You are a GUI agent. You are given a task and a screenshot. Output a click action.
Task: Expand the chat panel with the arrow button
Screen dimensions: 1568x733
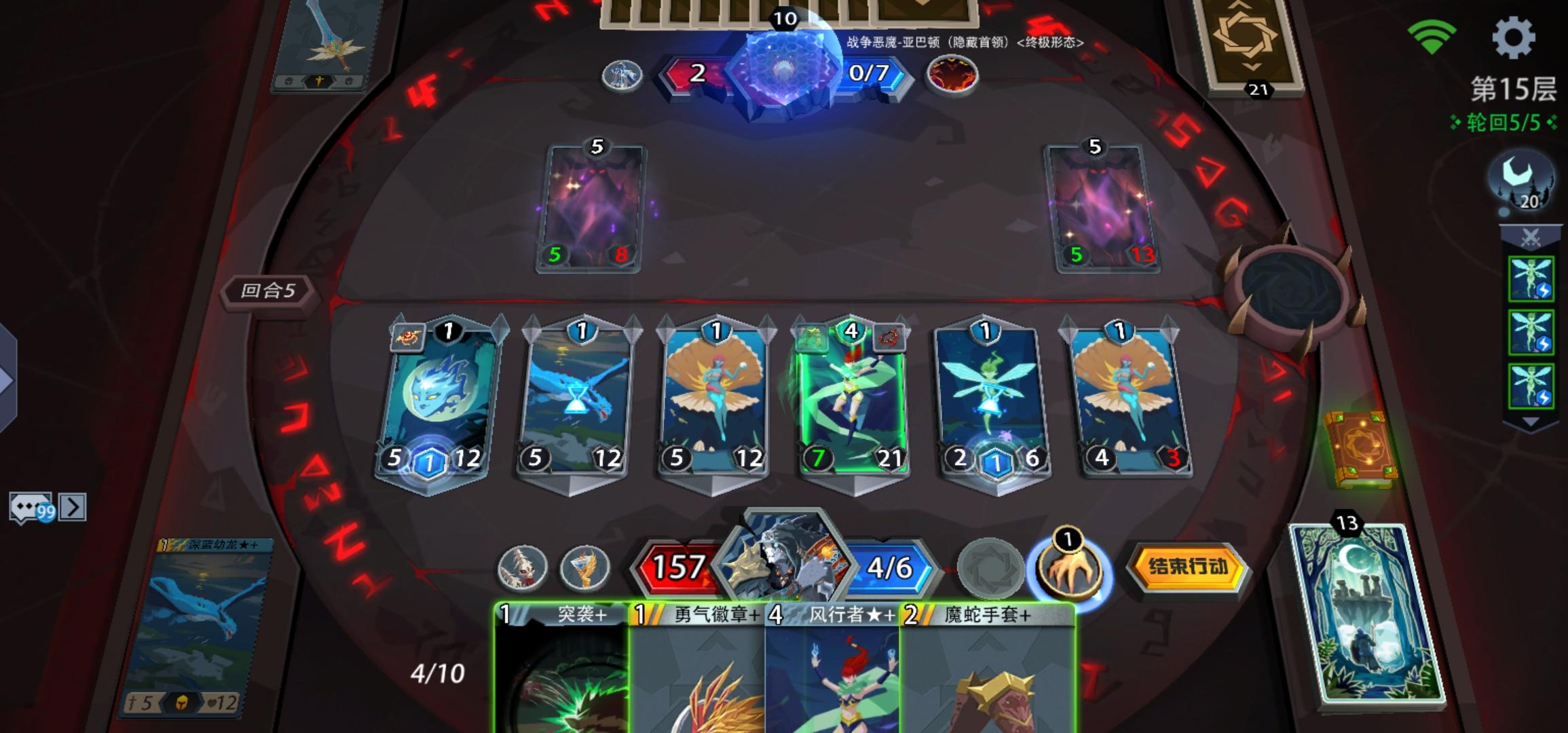pos(72,508)
